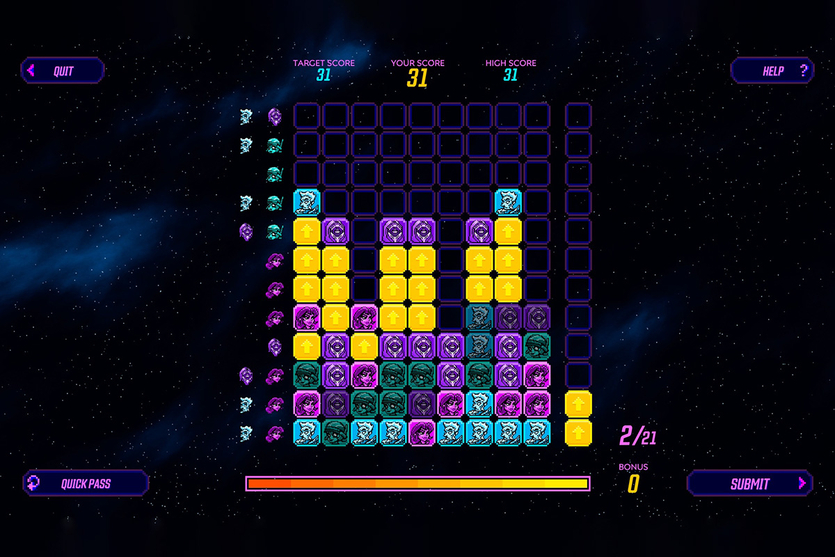Submit the current board
Viewport: 835px width, 557px height.
point(750,484)
